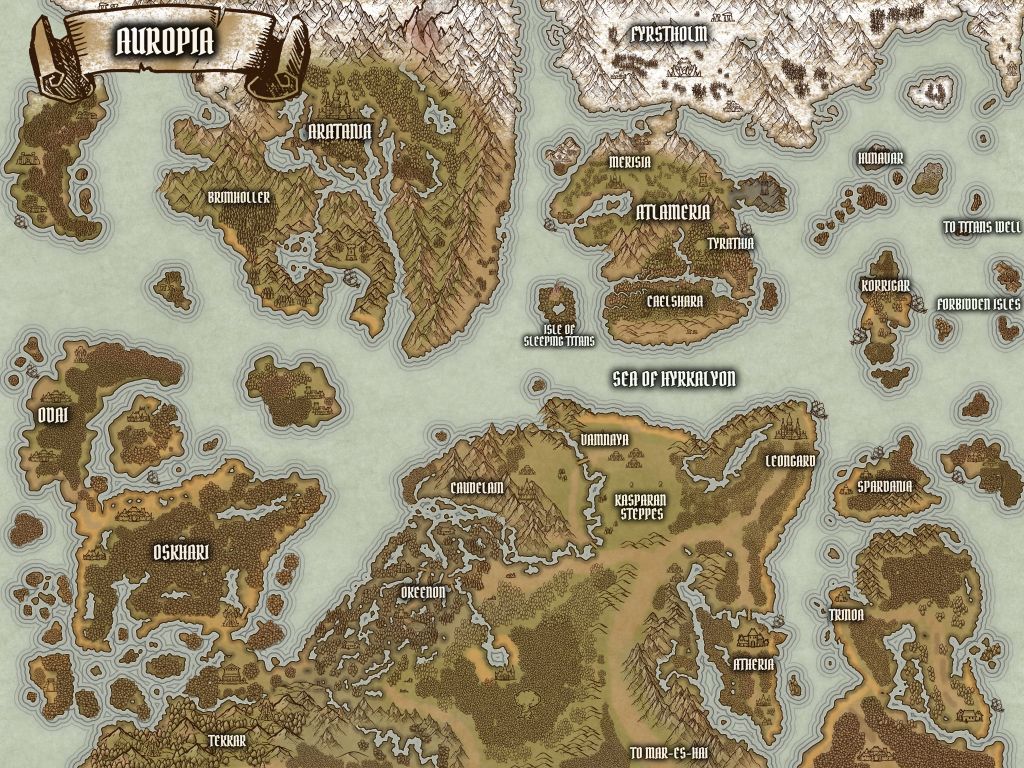Select Hunavar on the map
1024x768 pixels.
click(x=881, y=159)
